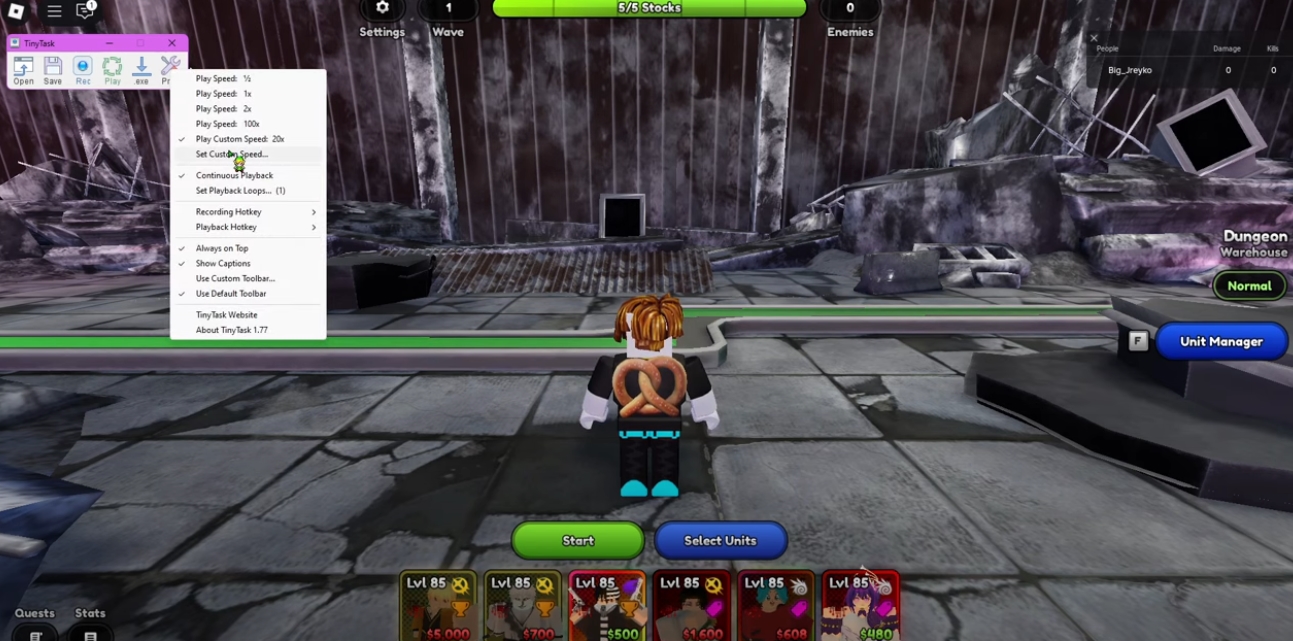Start the dungeon wave
The width and height of the screenshot is (1293, 641).
click(x=578, y=540)
